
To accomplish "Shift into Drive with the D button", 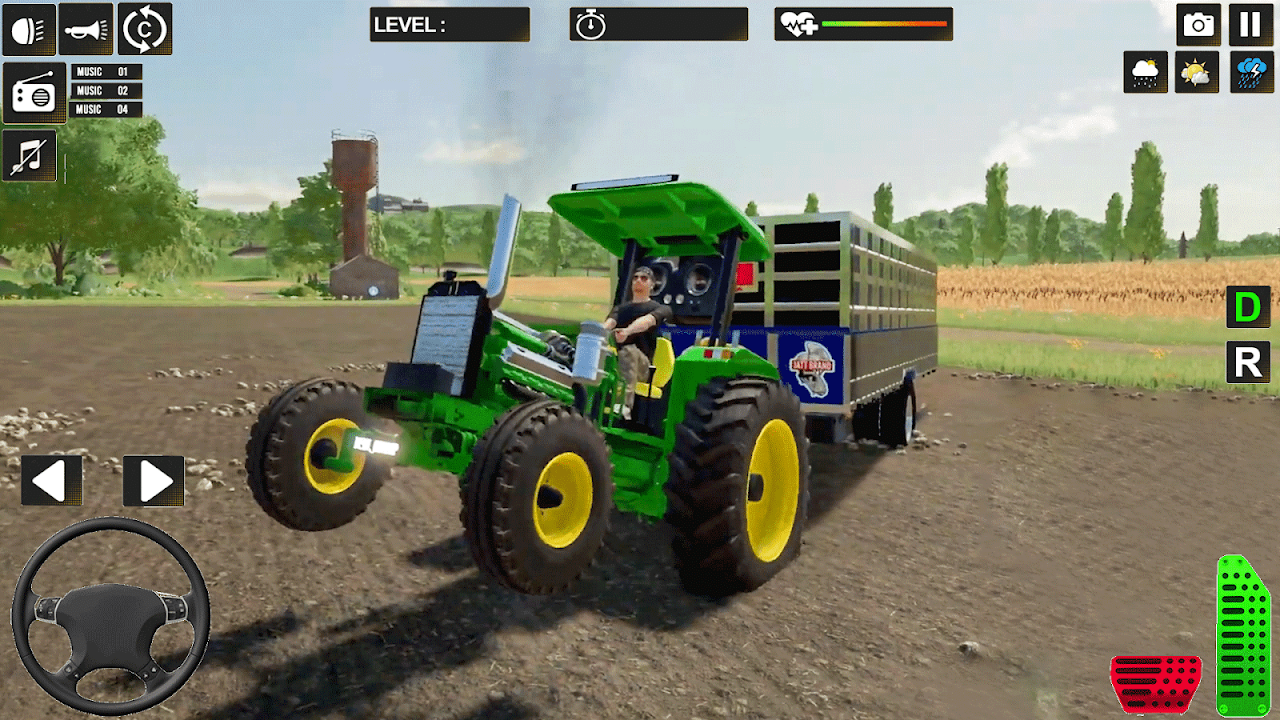I will pos(1248,307).
